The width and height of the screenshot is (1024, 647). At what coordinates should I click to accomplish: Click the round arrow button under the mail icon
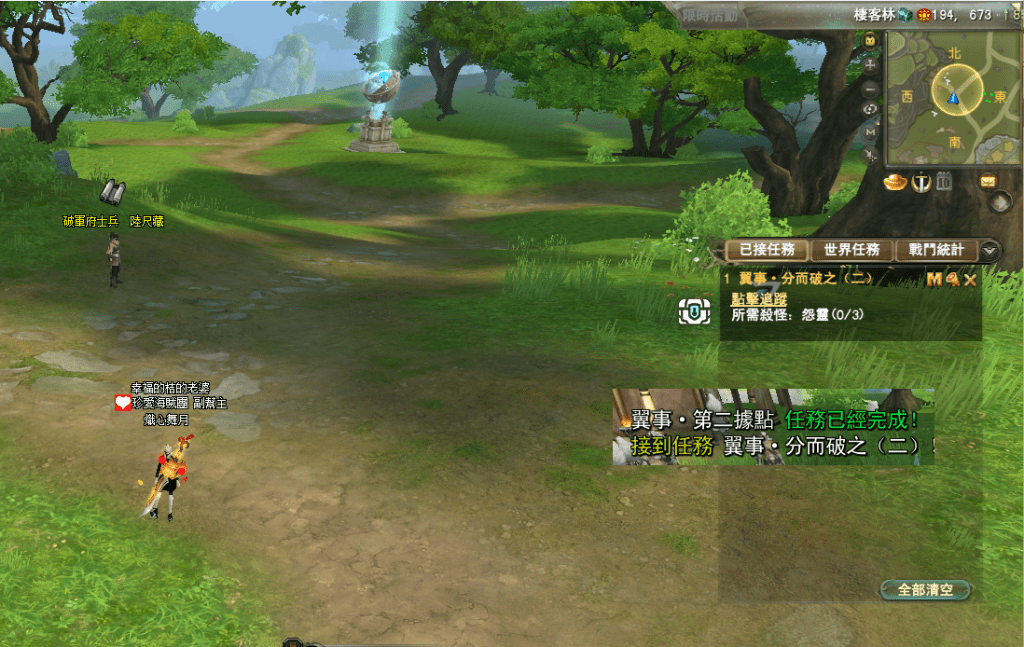point(999,202)
